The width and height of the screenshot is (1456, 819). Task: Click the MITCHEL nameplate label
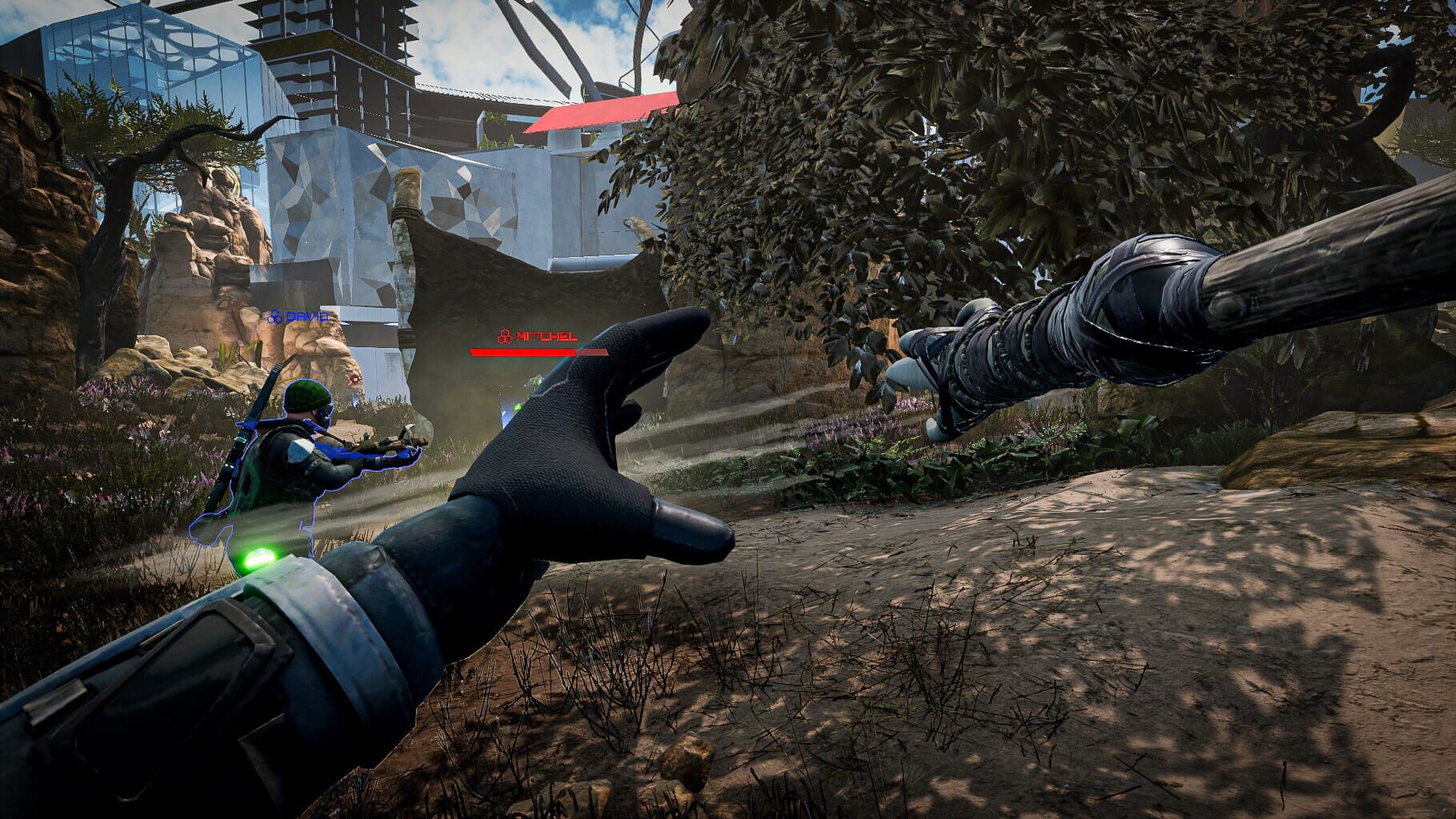tap(546, 337)
